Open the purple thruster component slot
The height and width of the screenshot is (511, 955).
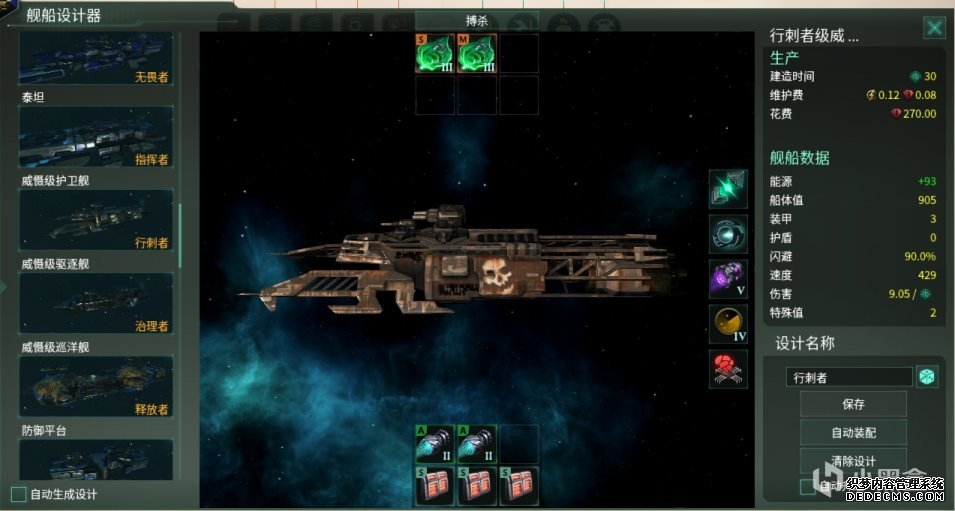[728, 279]
